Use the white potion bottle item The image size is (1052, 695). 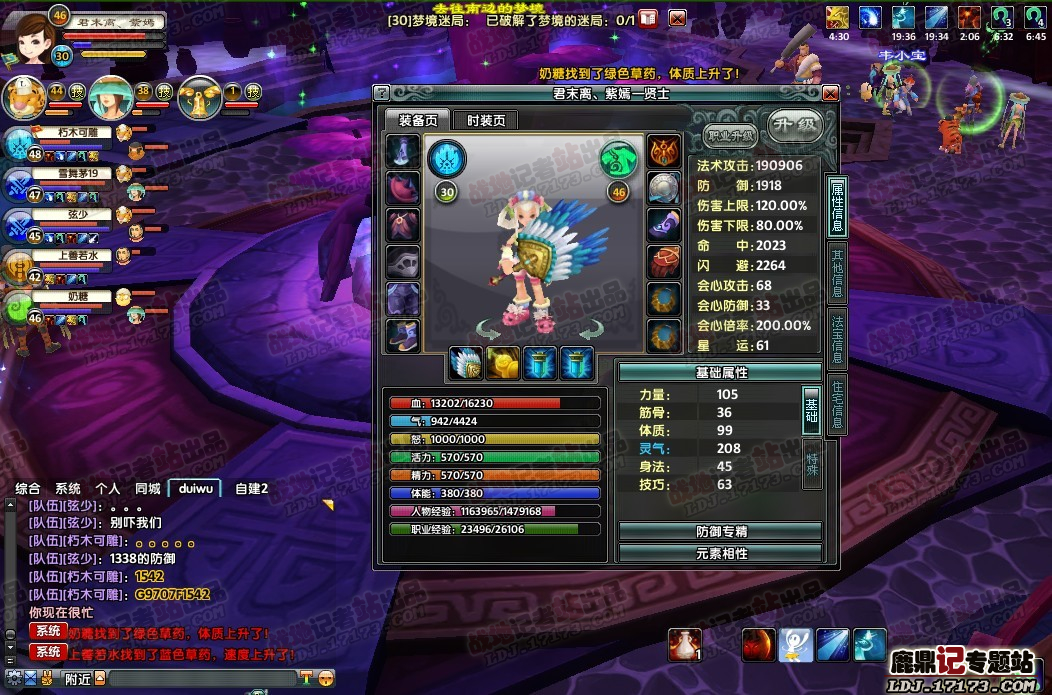[x=685, y=644]
